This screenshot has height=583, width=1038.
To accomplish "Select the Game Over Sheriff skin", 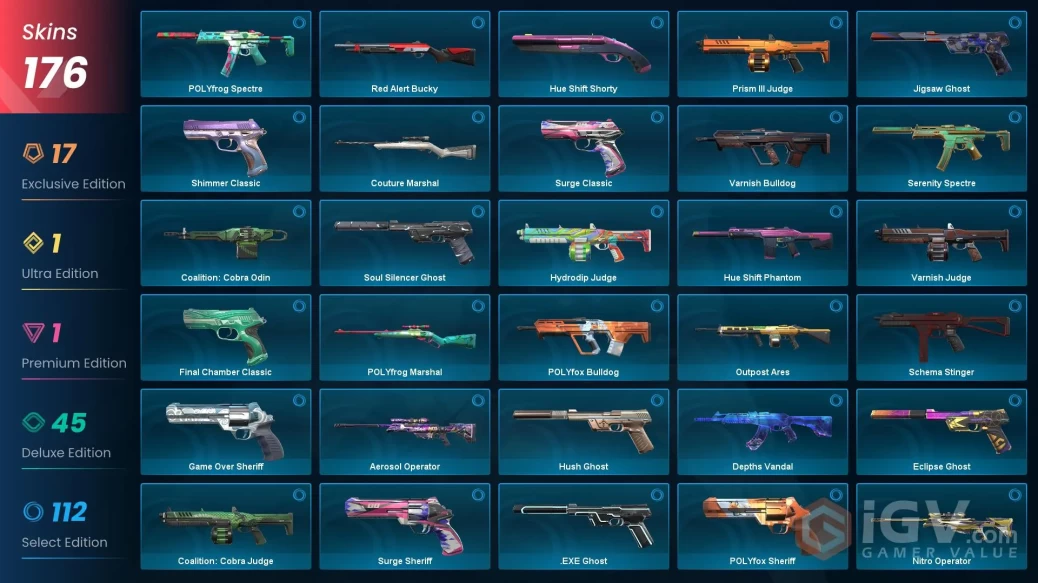I will tap(225, 431).
